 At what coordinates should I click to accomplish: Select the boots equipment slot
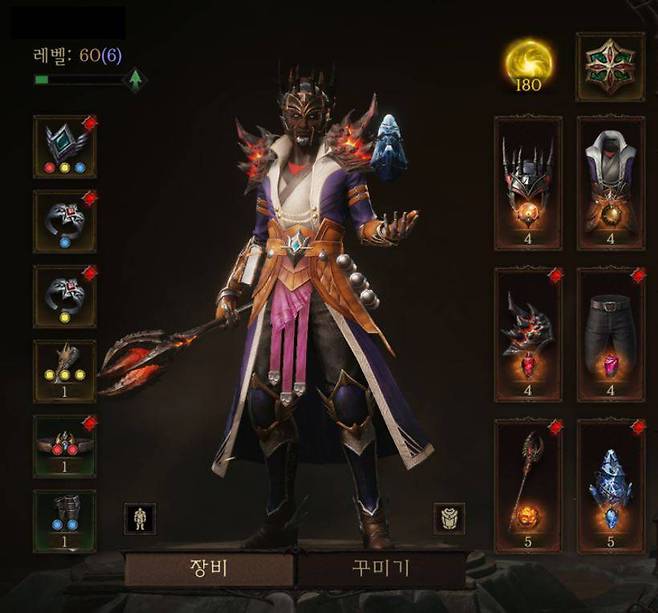(x=64, y=520)
